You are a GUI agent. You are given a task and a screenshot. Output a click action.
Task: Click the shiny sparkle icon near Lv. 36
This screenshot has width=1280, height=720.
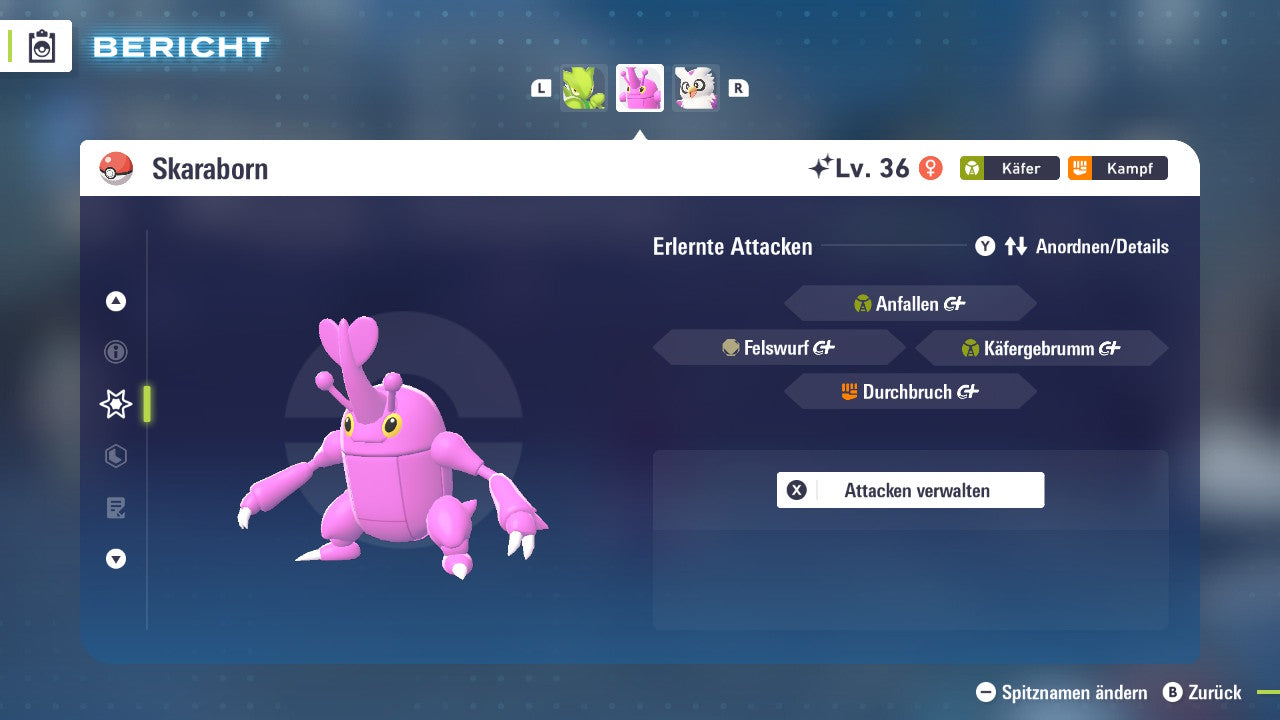tap(823, 166)
